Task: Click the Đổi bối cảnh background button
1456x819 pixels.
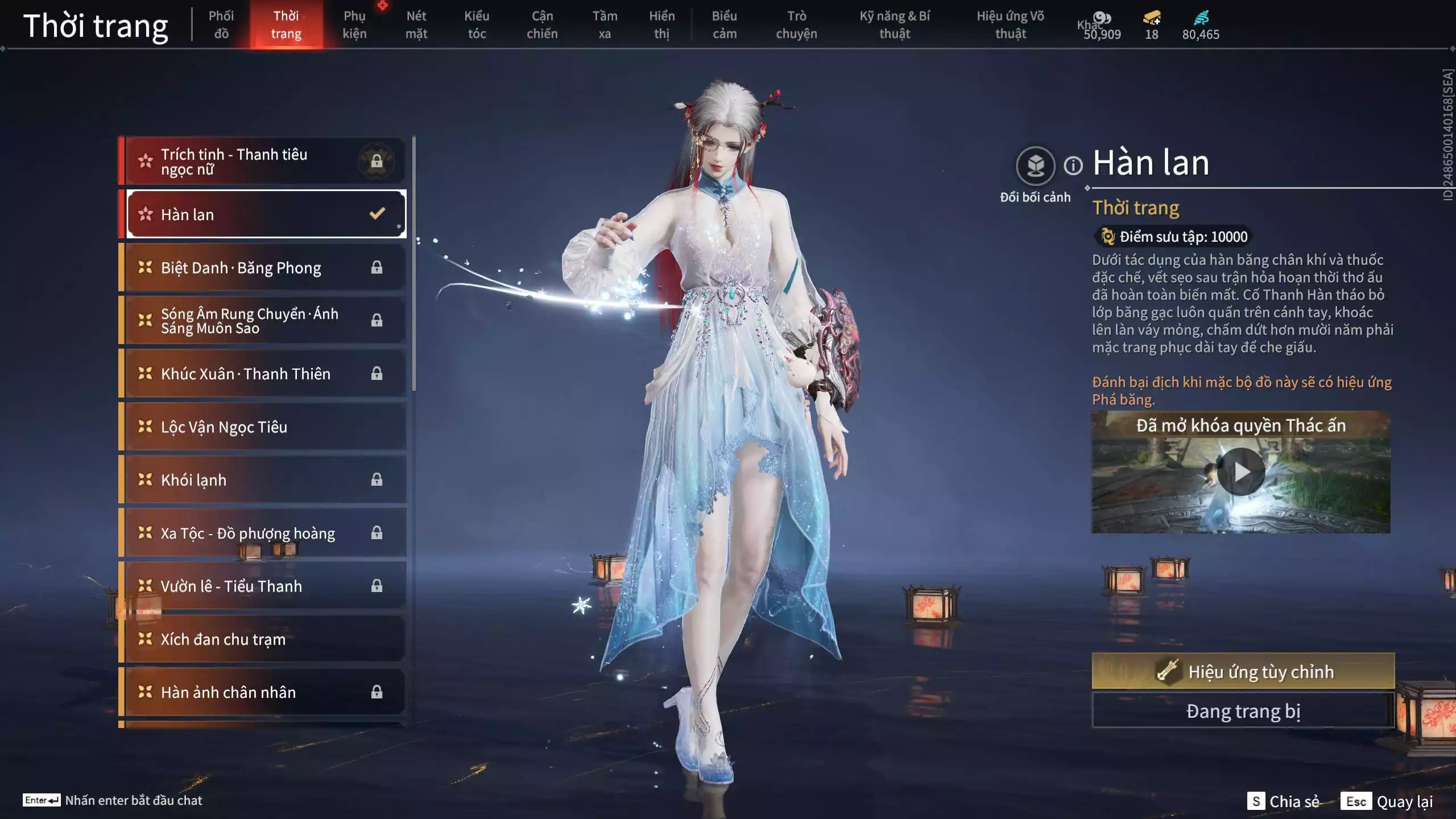Action: click(1035, 166)
